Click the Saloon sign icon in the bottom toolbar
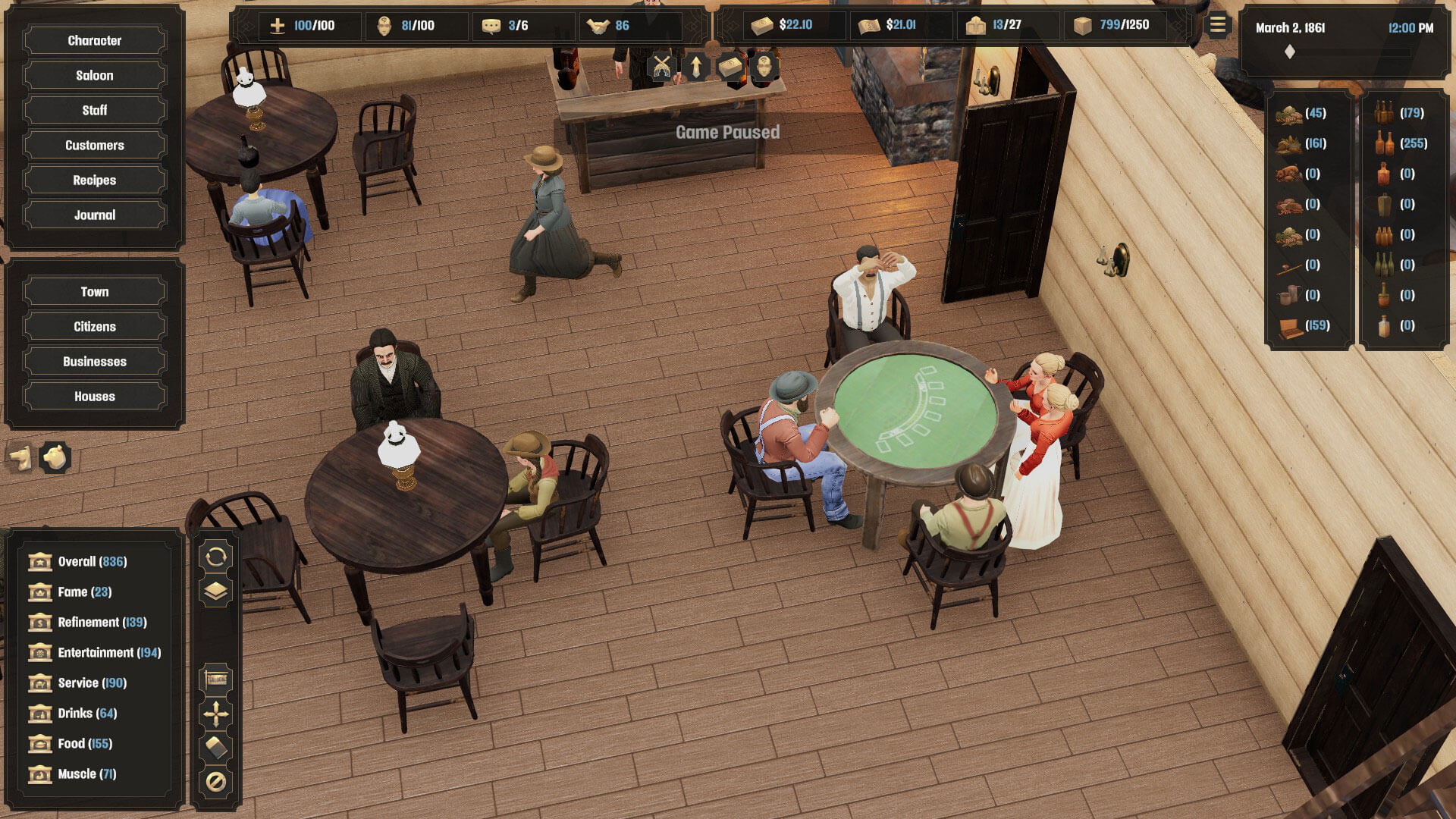1456x819 pixels. (x=215, y=679)
